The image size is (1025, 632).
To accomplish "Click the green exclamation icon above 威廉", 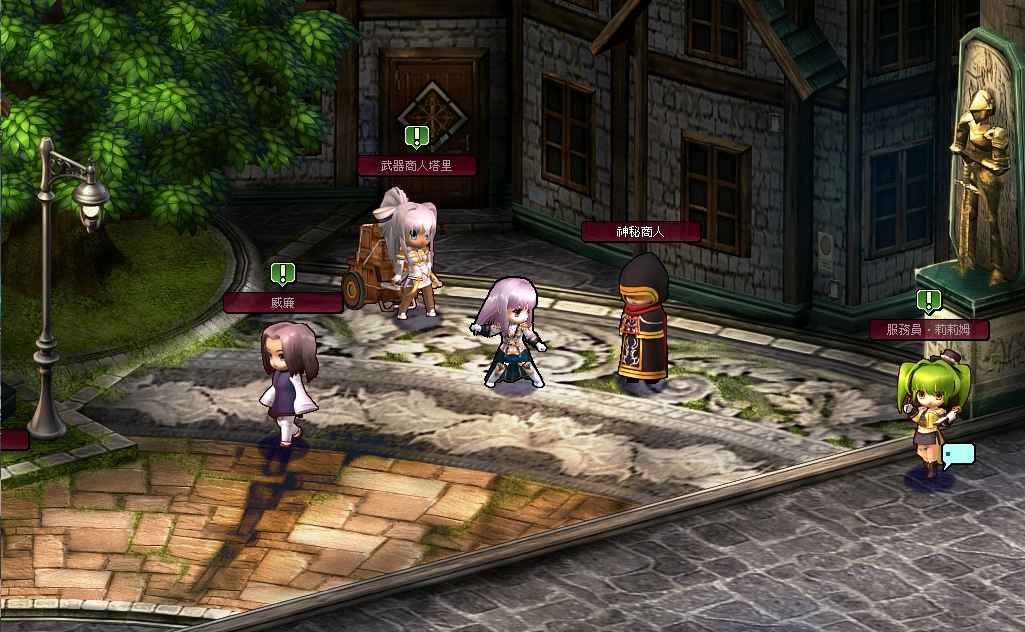I will click(283, 273).
